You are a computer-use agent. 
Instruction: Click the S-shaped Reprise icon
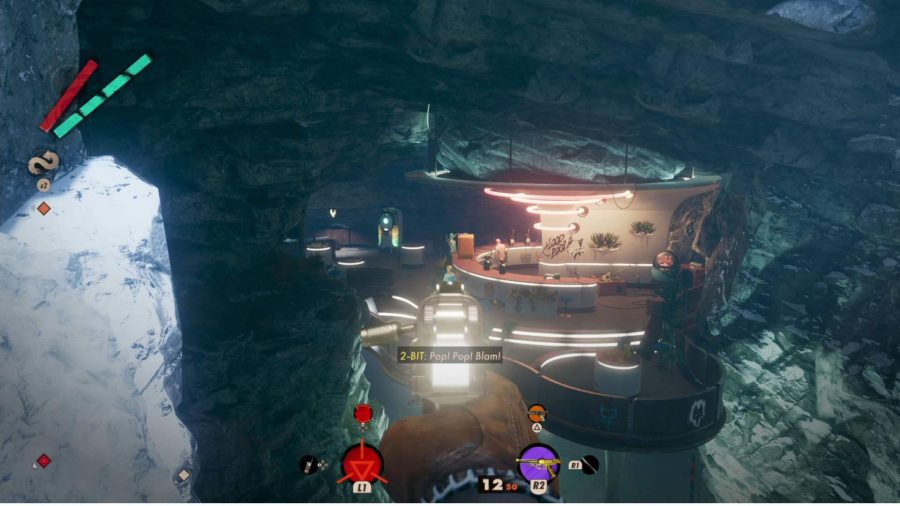pos(45,162)
